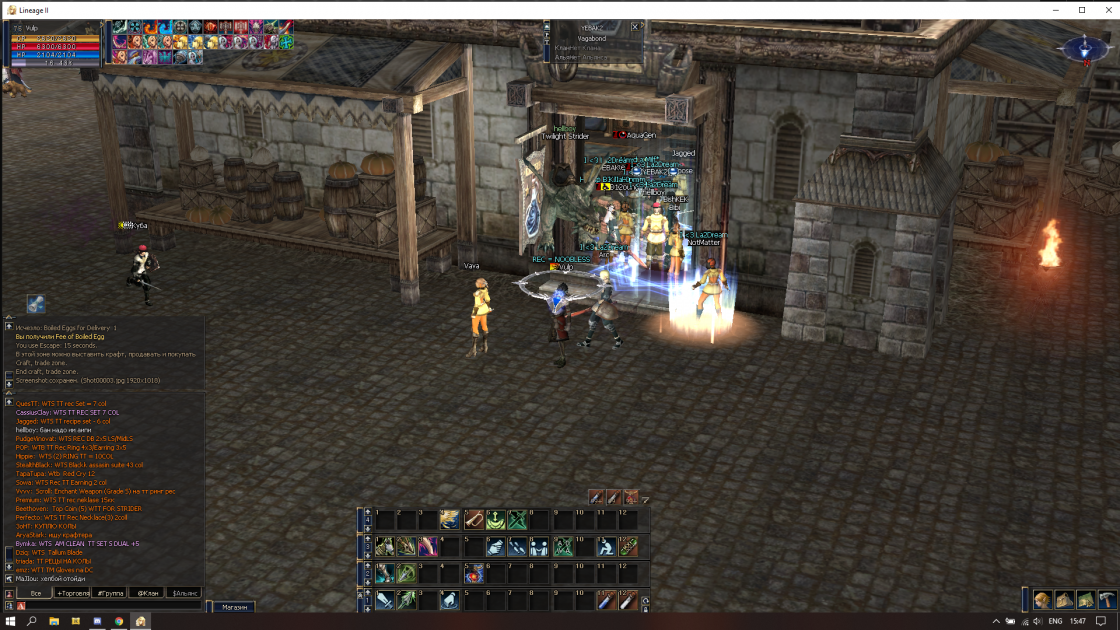The image size is (1120, 630).
Task: Switch to the Все chat tab
Action: [35, 593]
